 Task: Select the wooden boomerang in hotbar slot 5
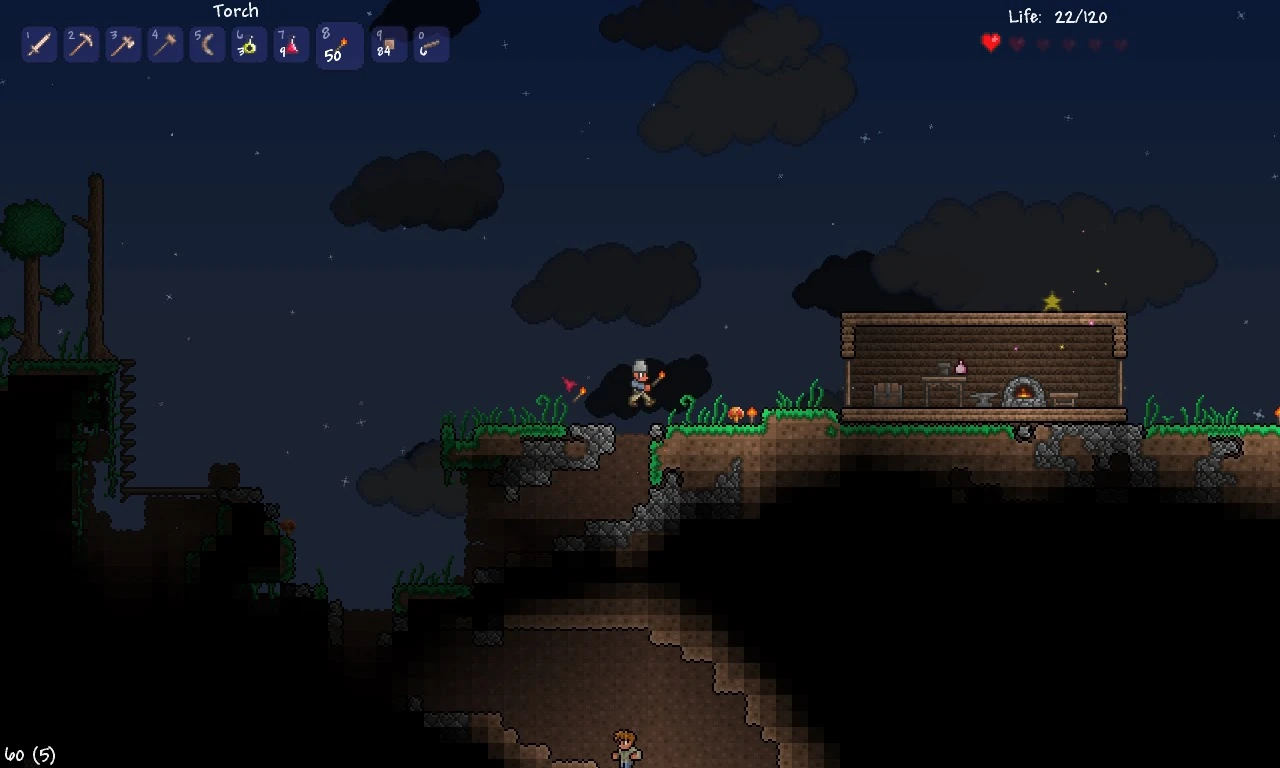pos(207,45)
